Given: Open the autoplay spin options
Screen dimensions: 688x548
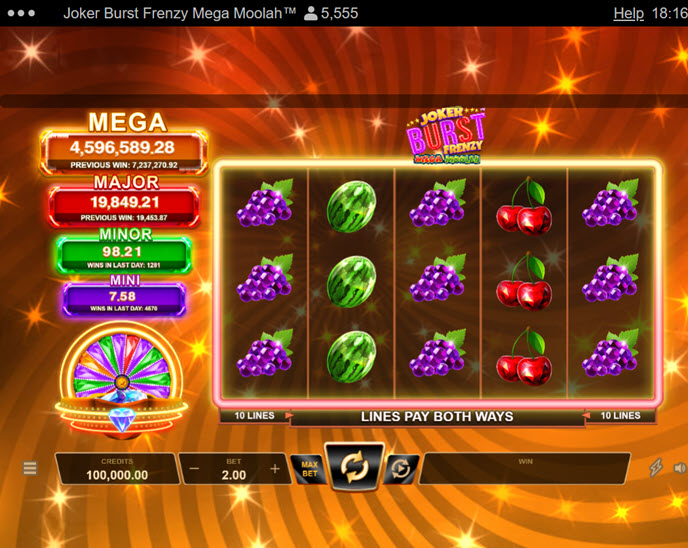Looking at the screenshot, I should point(399,468).
